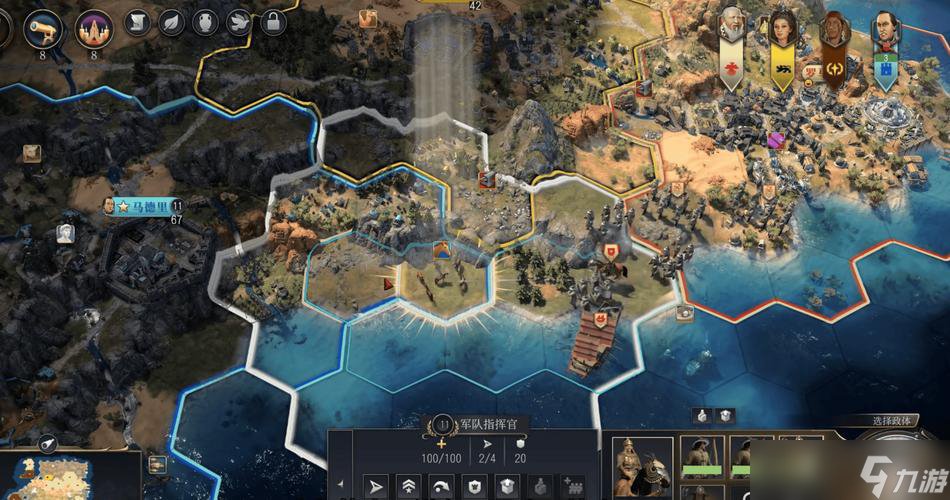Image resolution: width=950 pixels, height=500 pixels.
Task: Click the double chevron rank-up command
Action: point(409,486)
